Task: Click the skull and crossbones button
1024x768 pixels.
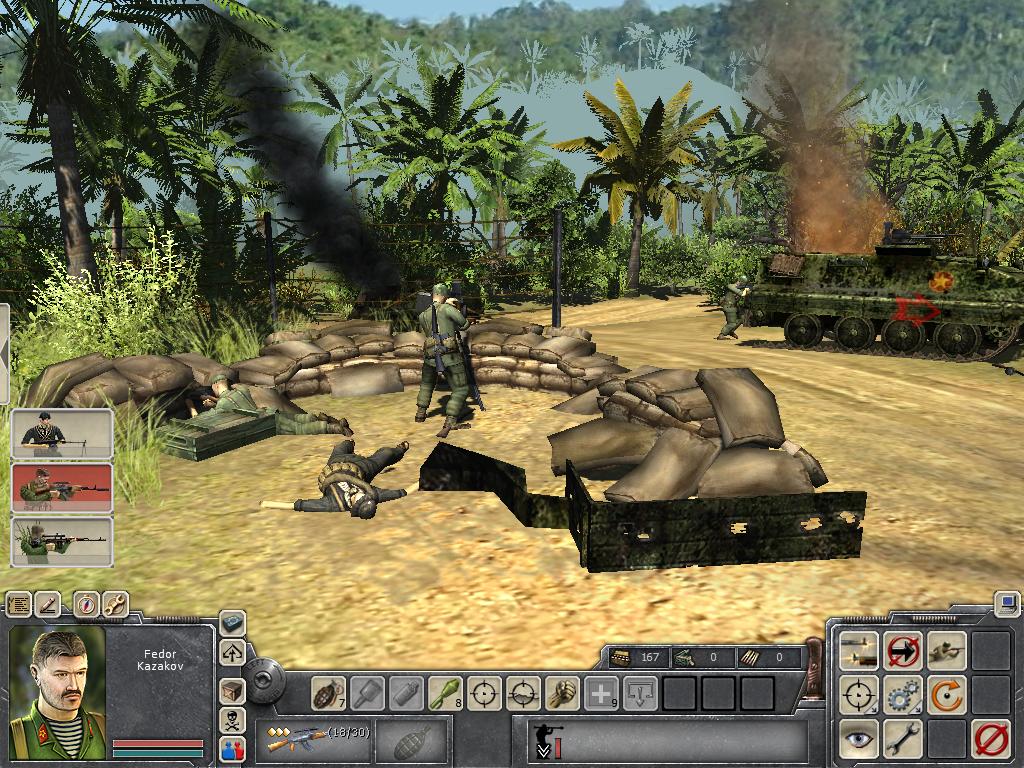Action: click(x=232, y=720)
